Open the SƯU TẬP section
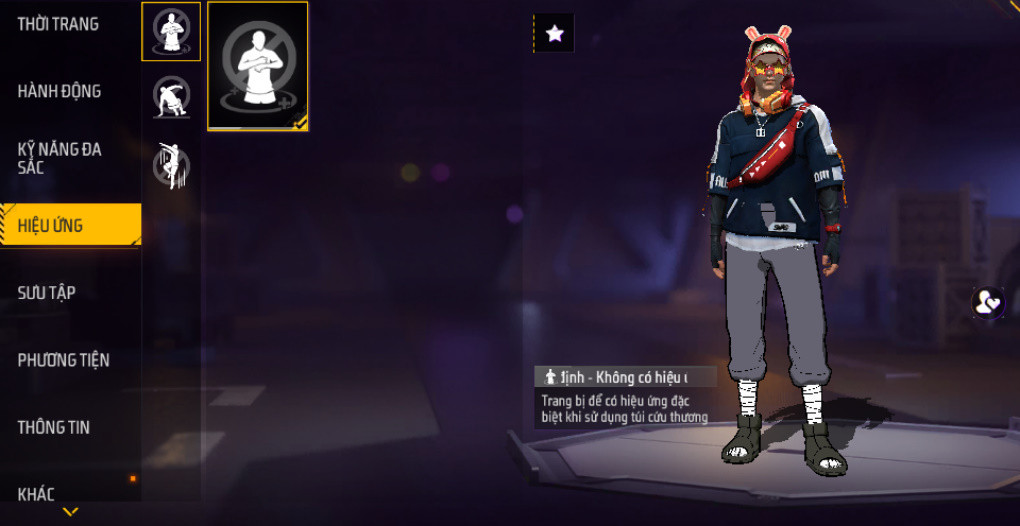1020x526 pixels. click(47, 292)
